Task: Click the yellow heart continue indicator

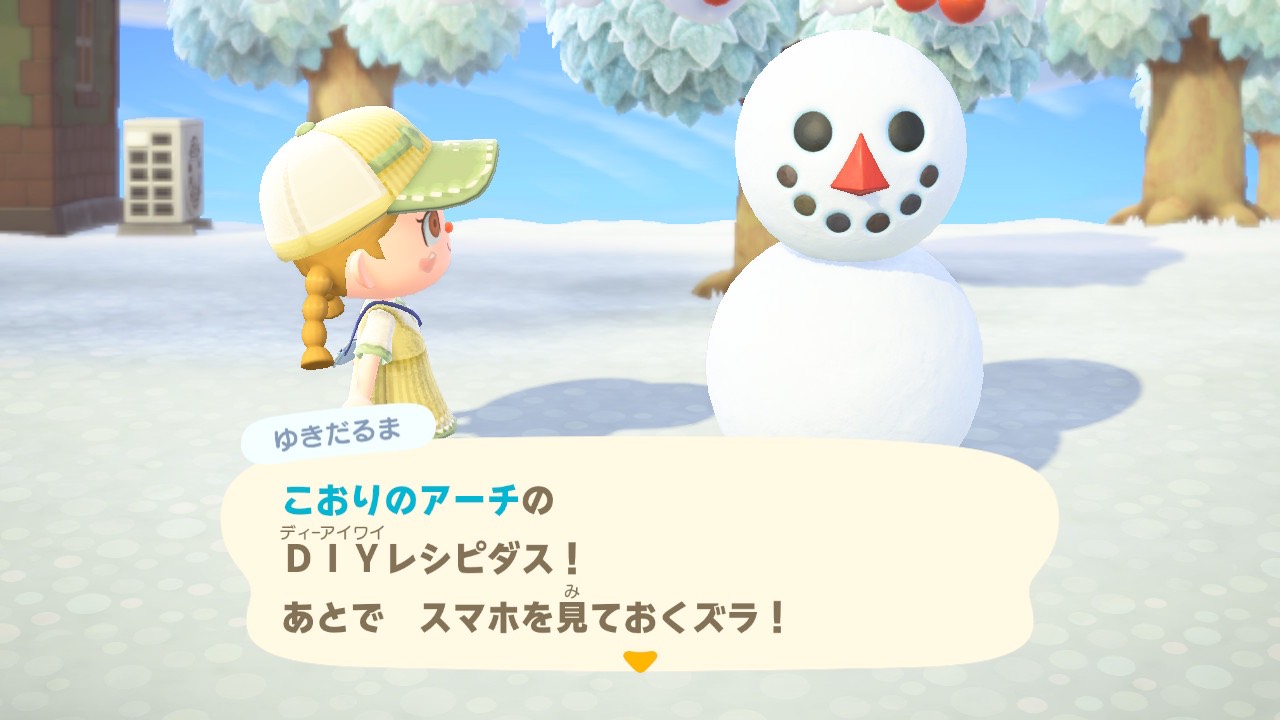Action: [640, 661]
